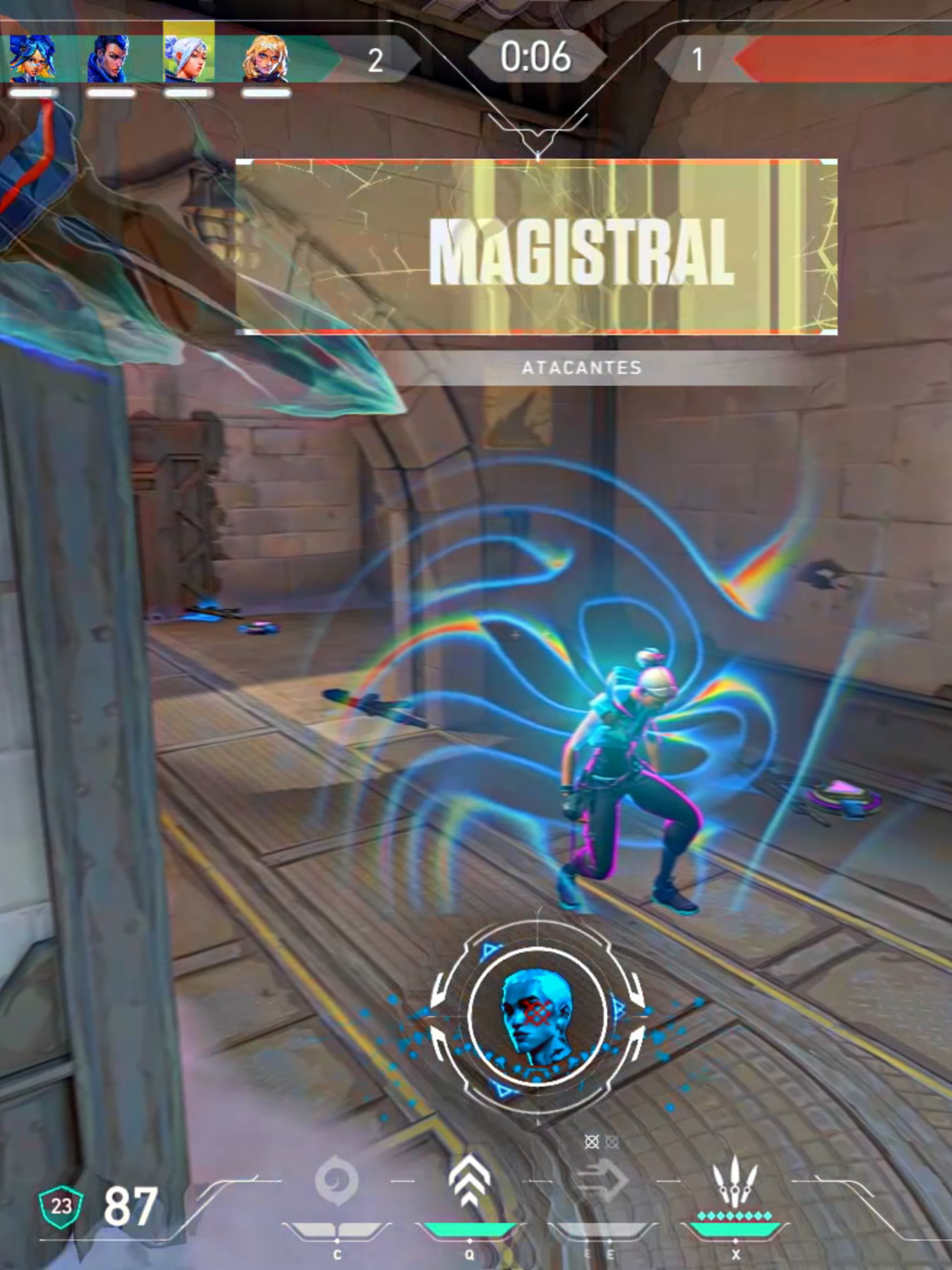The height and width of the screenshot is (1270, 952).
Task: Toggle the yellow-highlighted teammate portrait
Action: pyautogui.click(x=187, y=56)
